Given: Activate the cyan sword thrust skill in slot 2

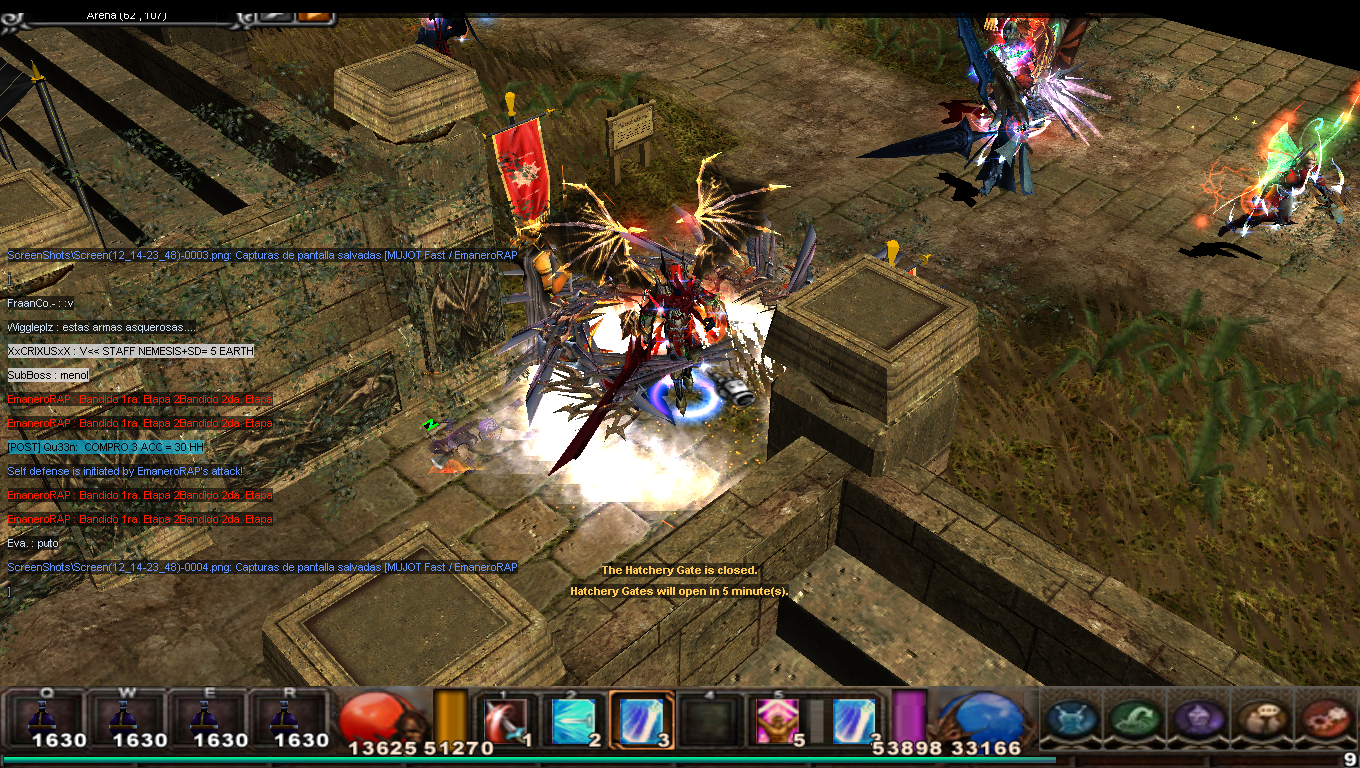Looking at the screenshot, I should pos(573,720).
